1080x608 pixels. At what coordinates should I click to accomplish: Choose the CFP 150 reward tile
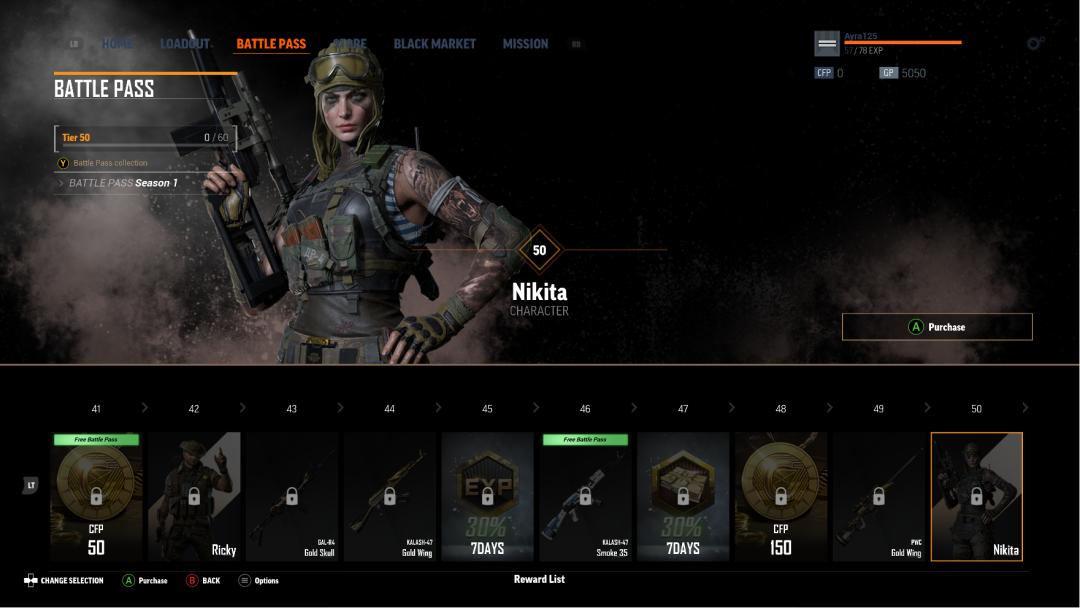point(781,496)
